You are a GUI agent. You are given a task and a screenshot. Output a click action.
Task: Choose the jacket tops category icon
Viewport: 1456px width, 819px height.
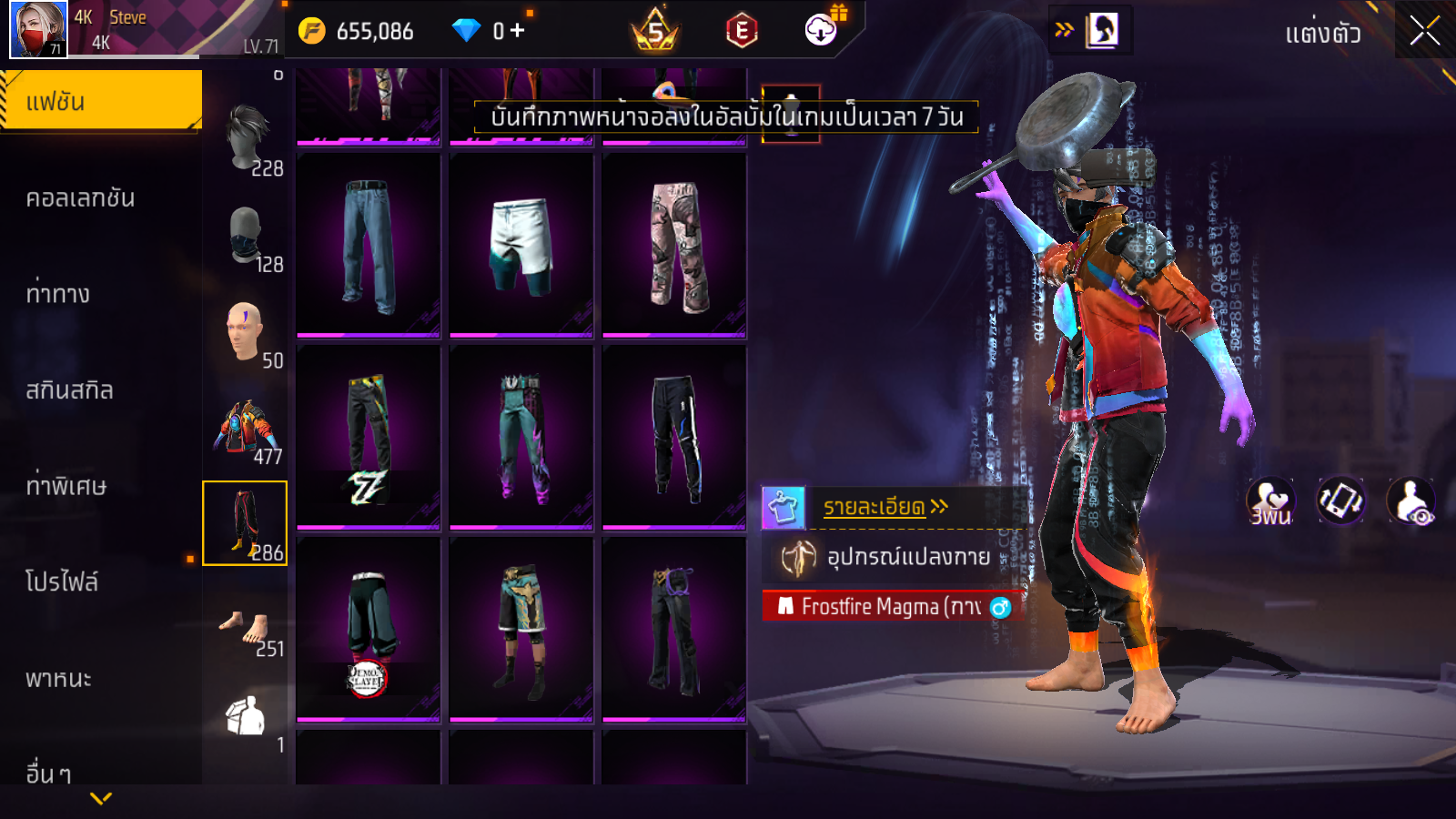pos(244,428)
